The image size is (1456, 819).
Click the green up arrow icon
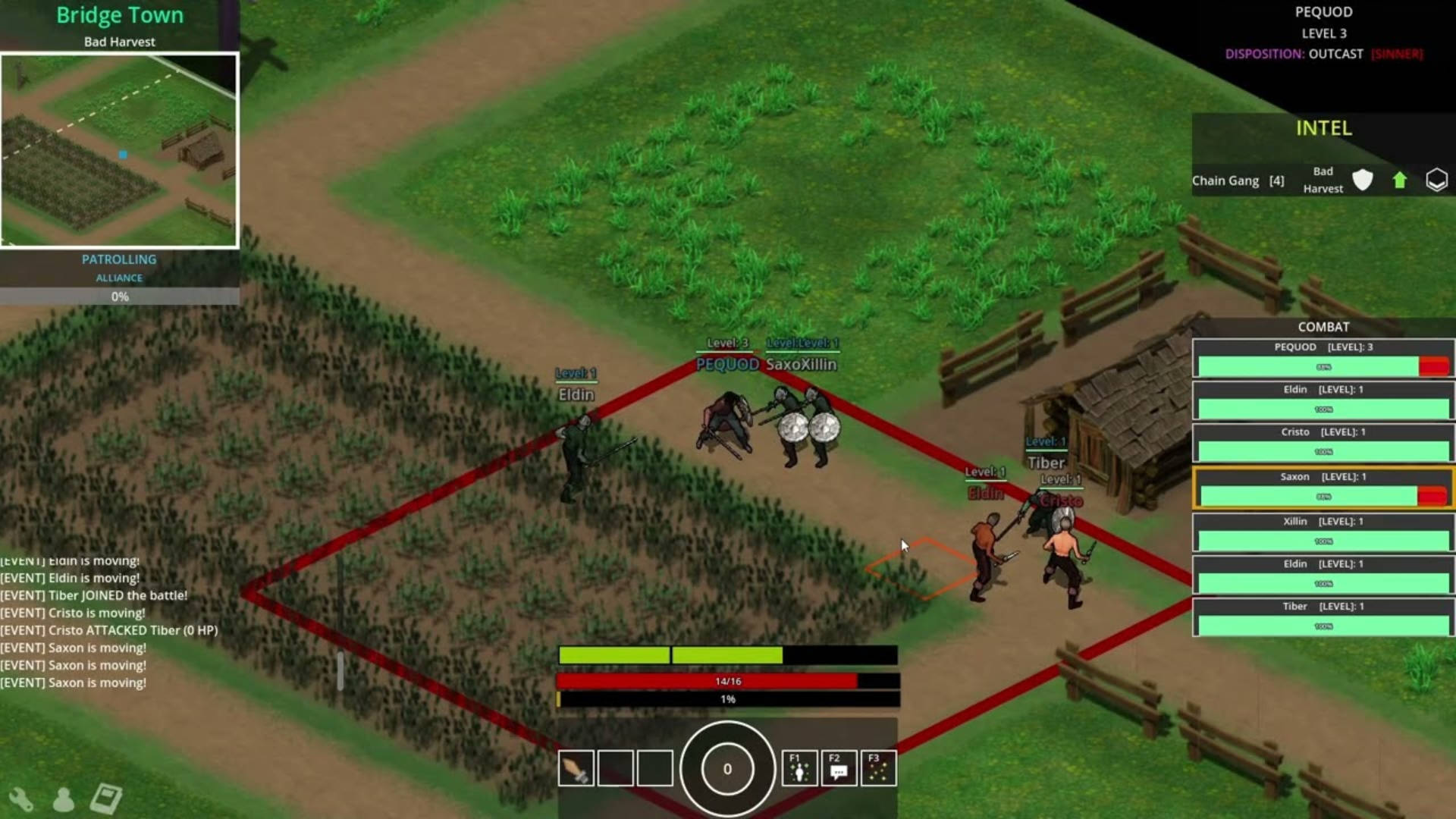point(1400,180)
